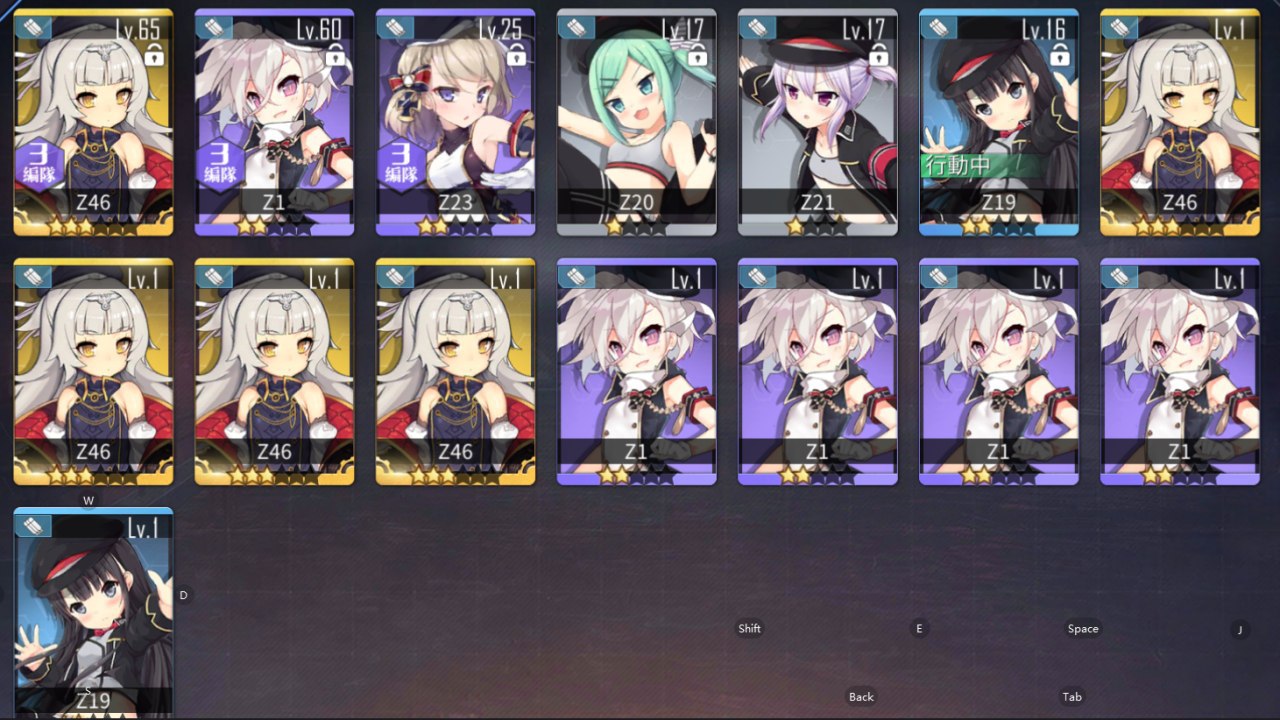This screenshot has height=720, width=1280.
Task: Select the Lv.1 Z19 ship card
Action: pos(93,612)
